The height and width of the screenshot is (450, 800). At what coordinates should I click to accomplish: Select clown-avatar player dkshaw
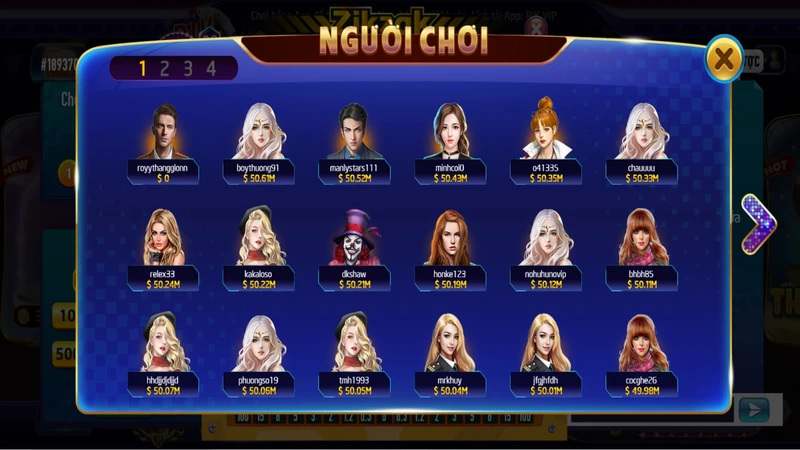click(355, 238)
